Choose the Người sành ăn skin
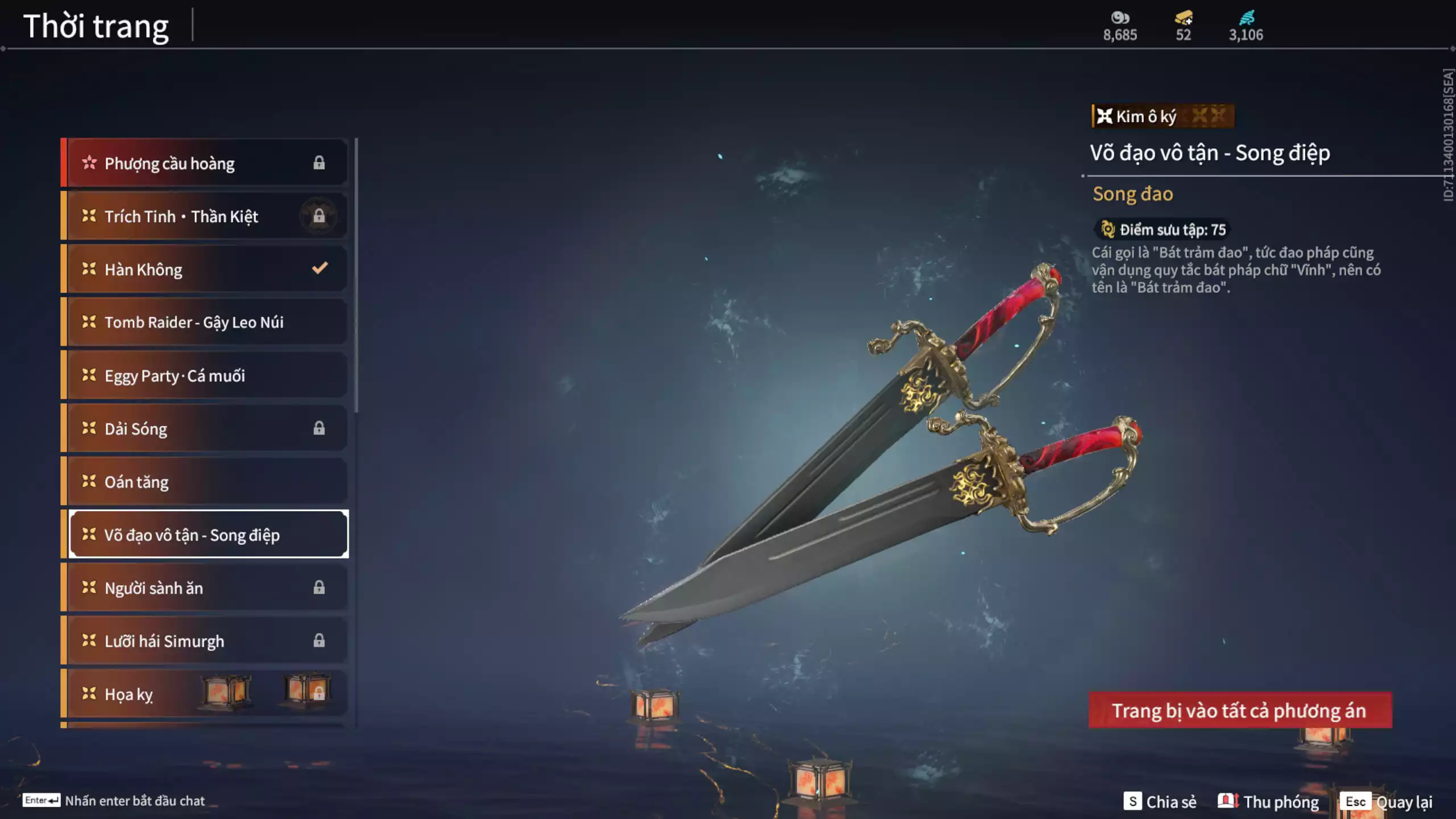This screenshot has height=819, width=1456. pyautogui.click(x=205, y=588)
